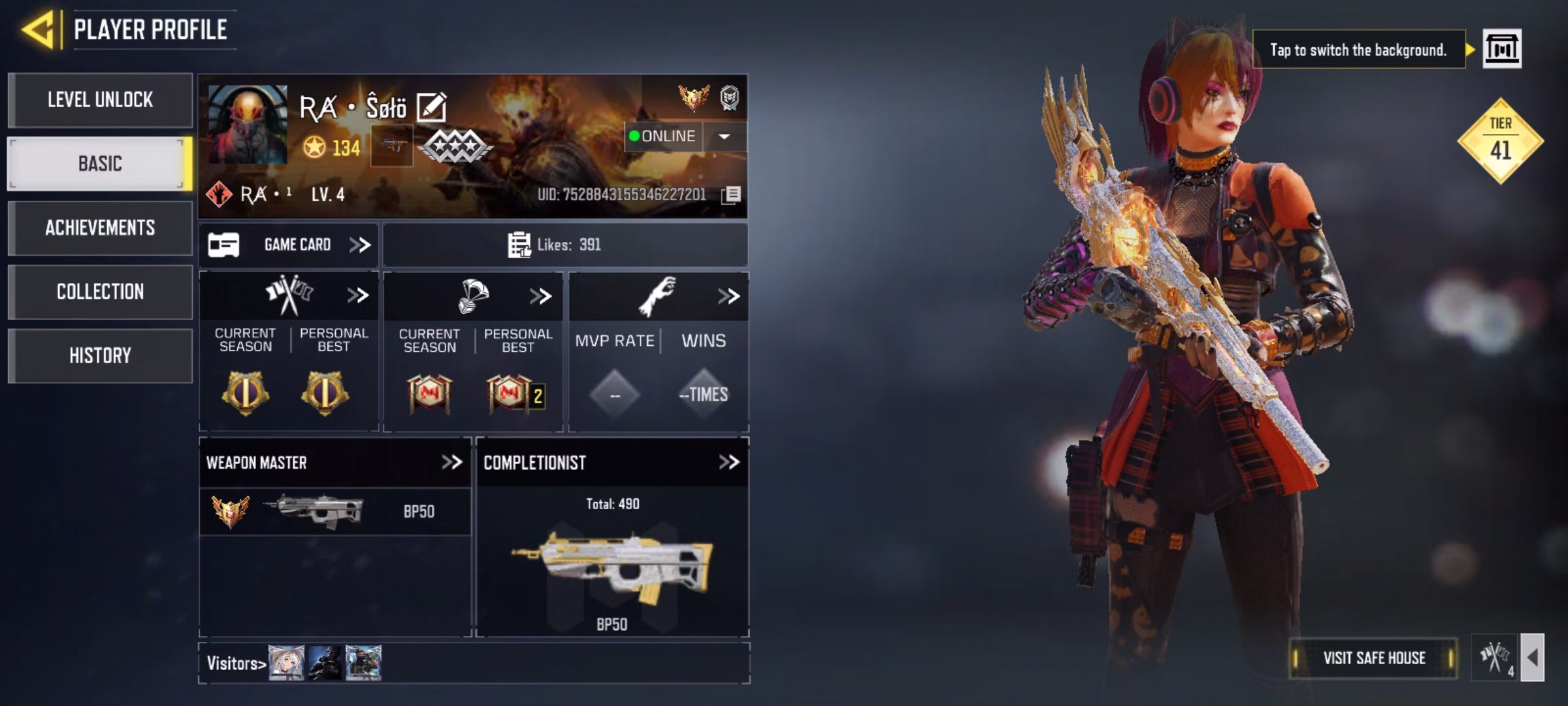
Task: Select the Basic profile tab
Action: pyautogui.click(x=100, y=163)
